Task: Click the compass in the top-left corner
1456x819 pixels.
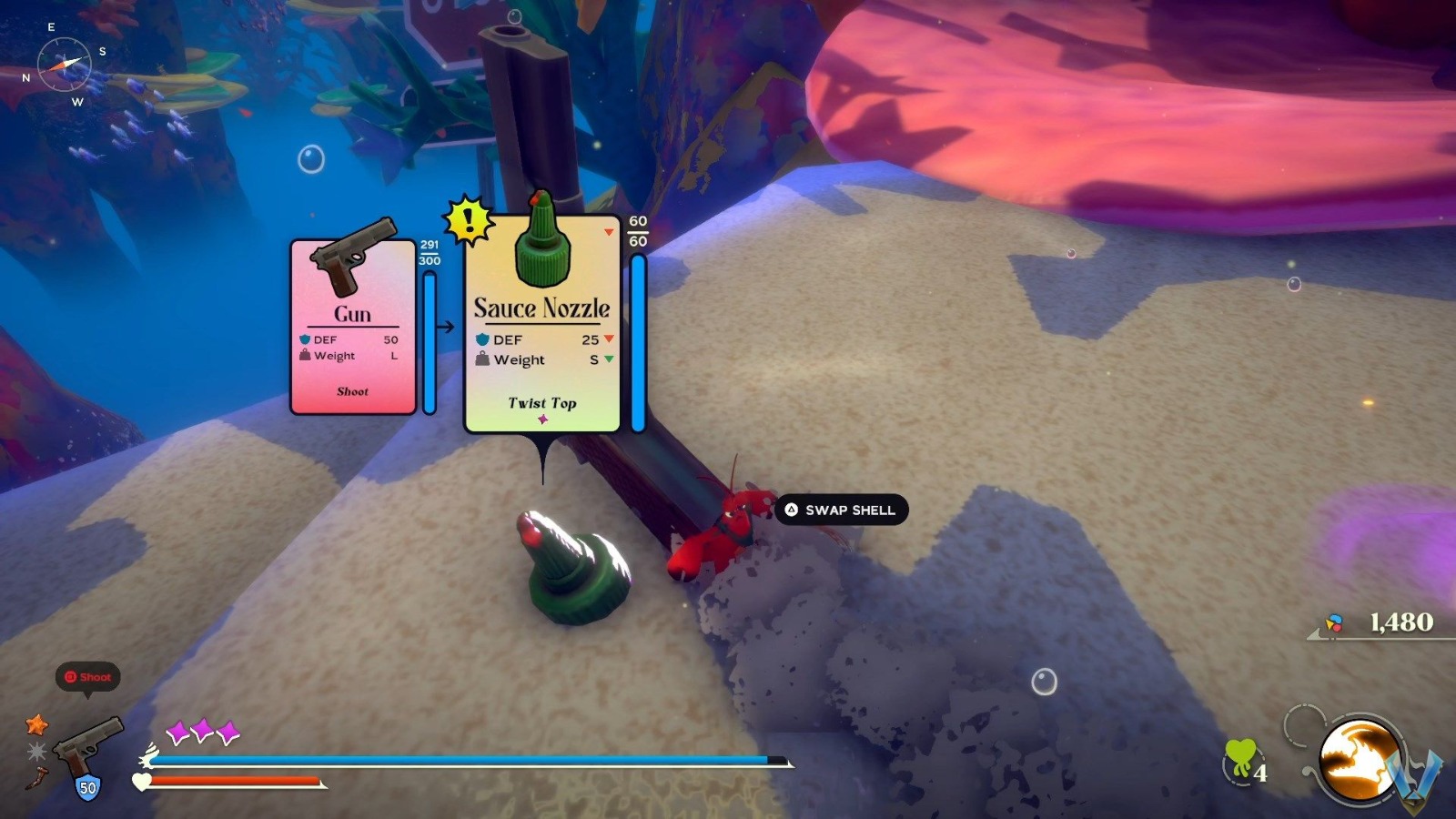Action: pyautogui.click(x=65, y=63)
